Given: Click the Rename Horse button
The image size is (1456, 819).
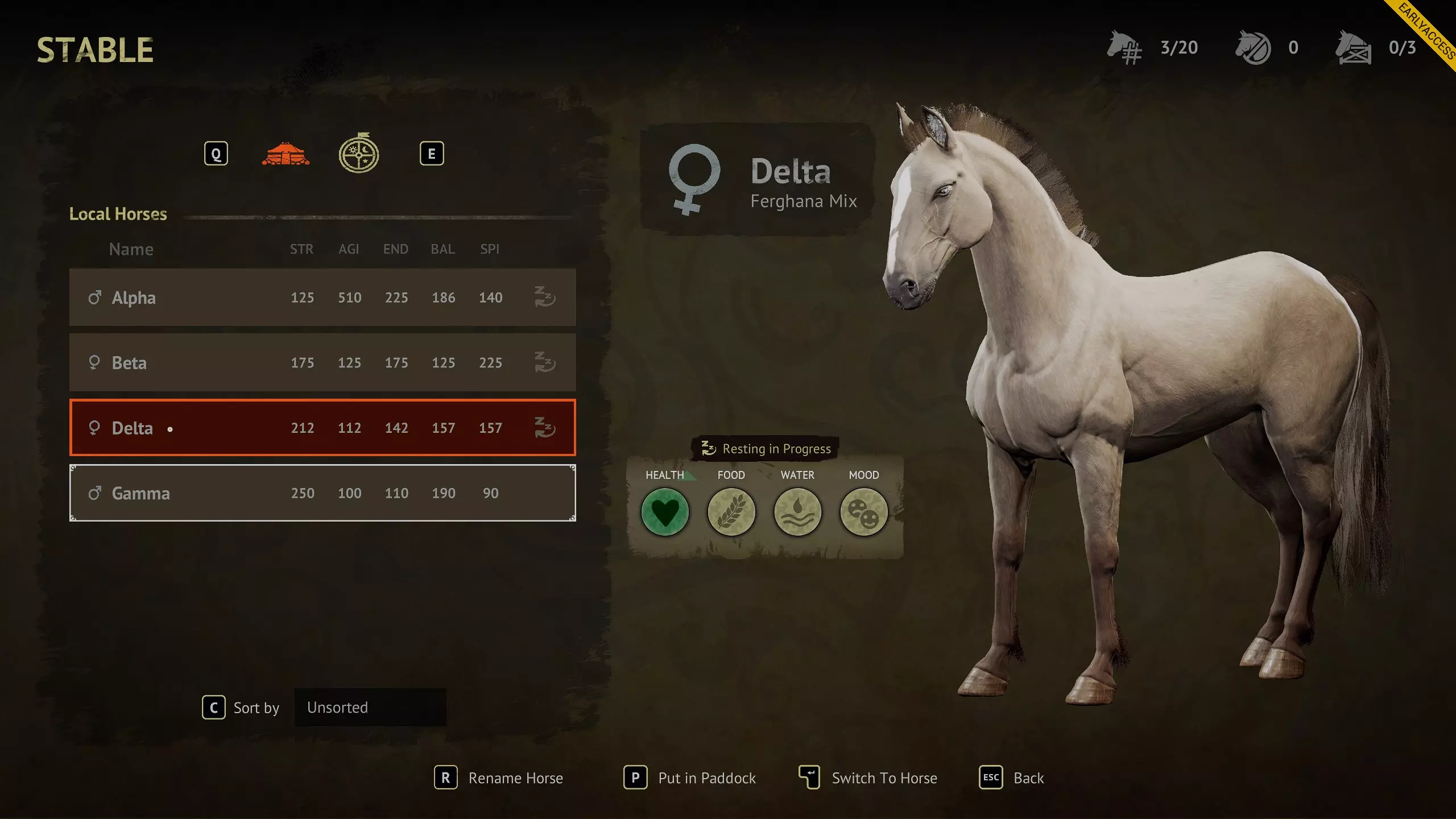Looking at the screenshot, I should (499, 778).
